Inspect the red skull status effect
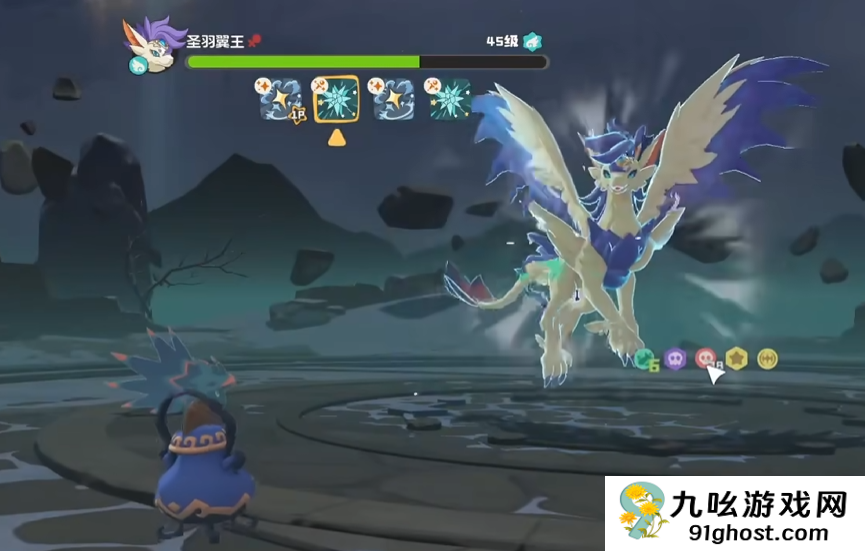 [705, 358]
